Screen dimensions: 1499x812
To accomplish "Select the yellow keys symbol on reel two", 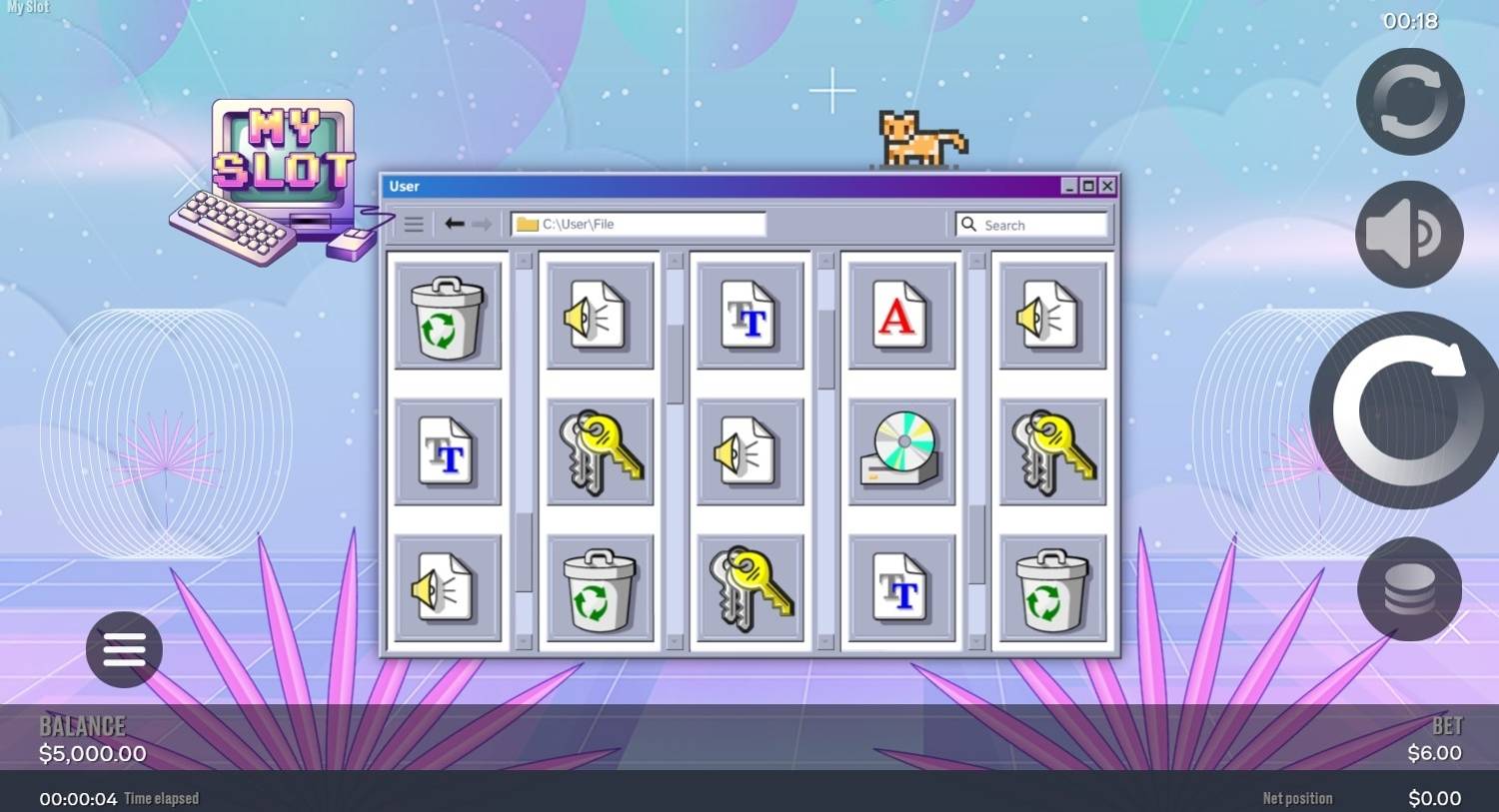I will click(599, 450).
